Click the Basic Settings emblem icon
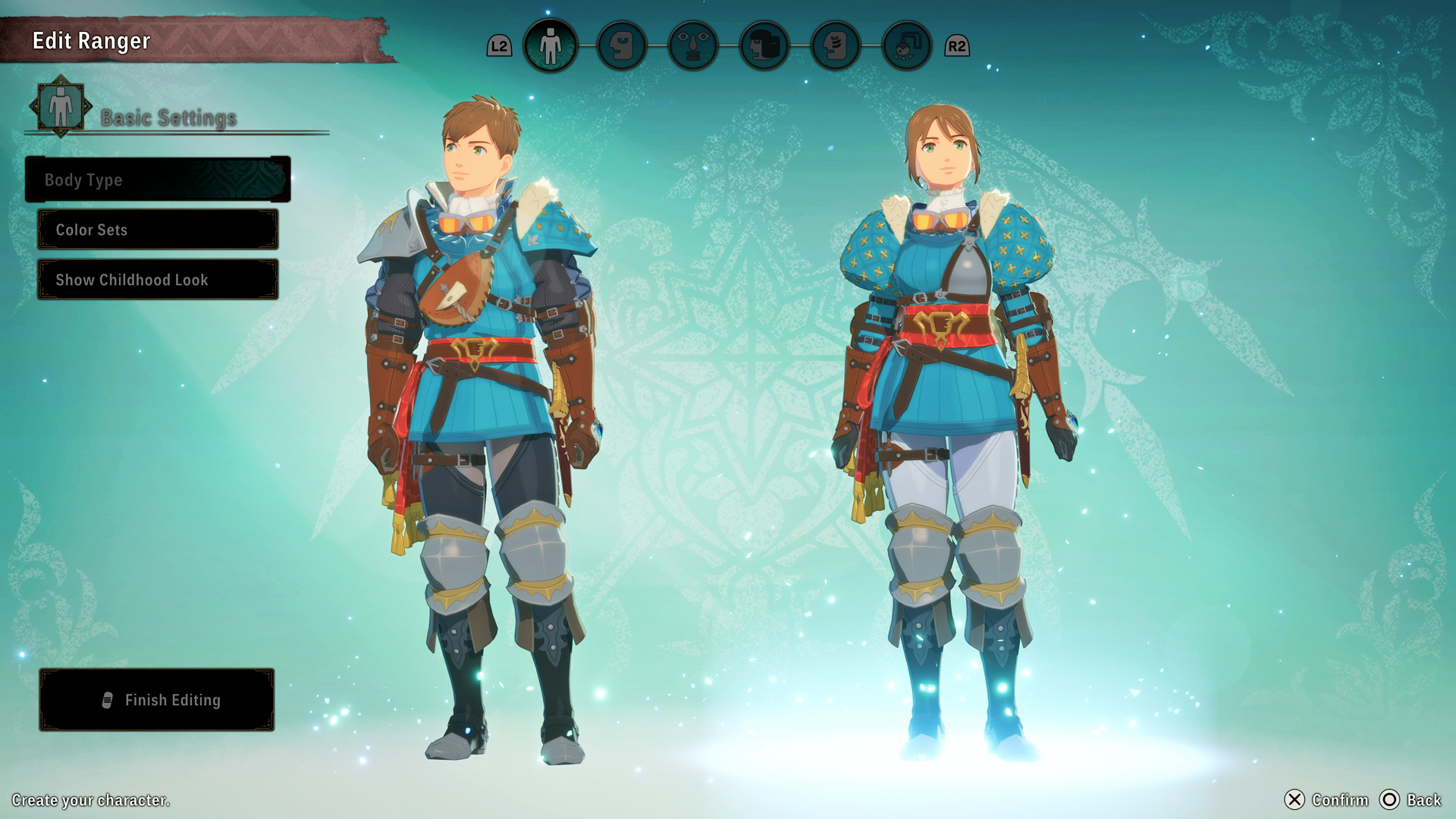 pos(59,108)
